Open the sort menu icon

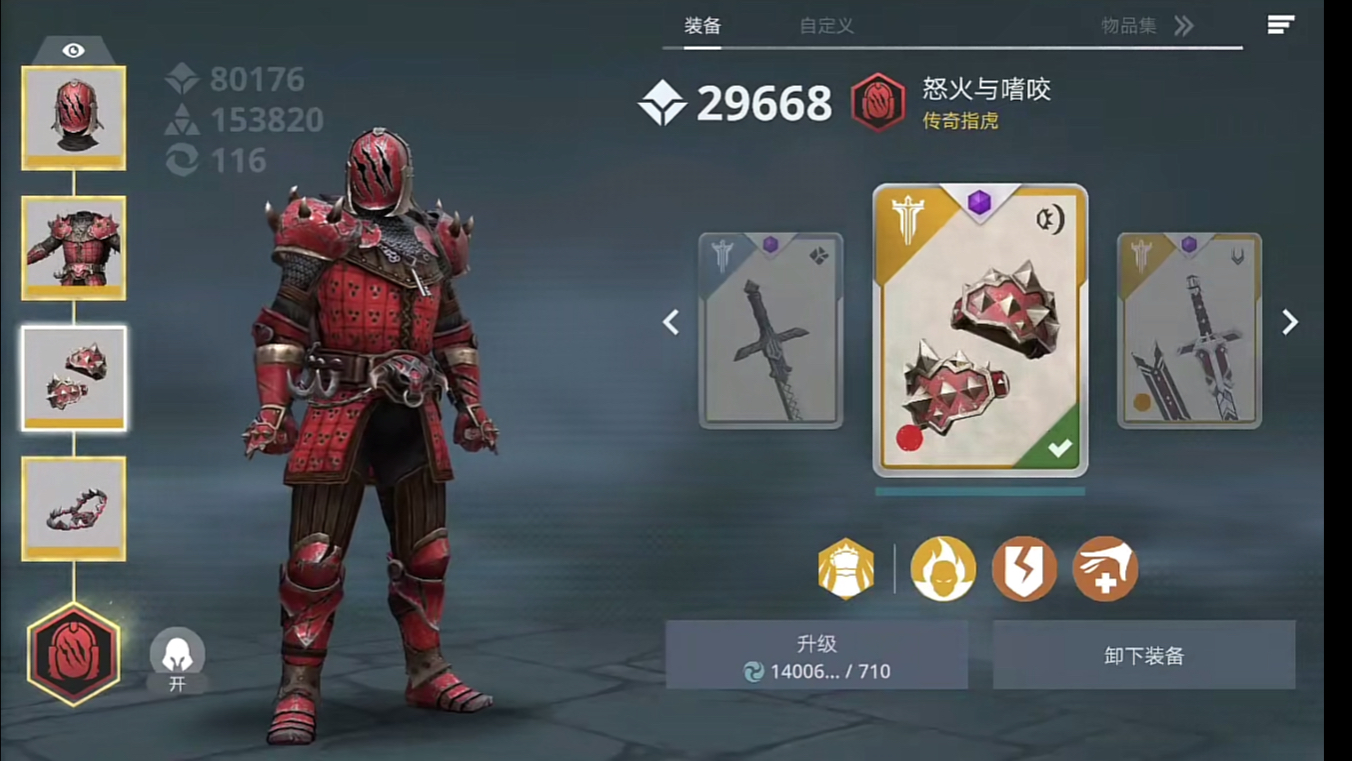point(1281,25)
